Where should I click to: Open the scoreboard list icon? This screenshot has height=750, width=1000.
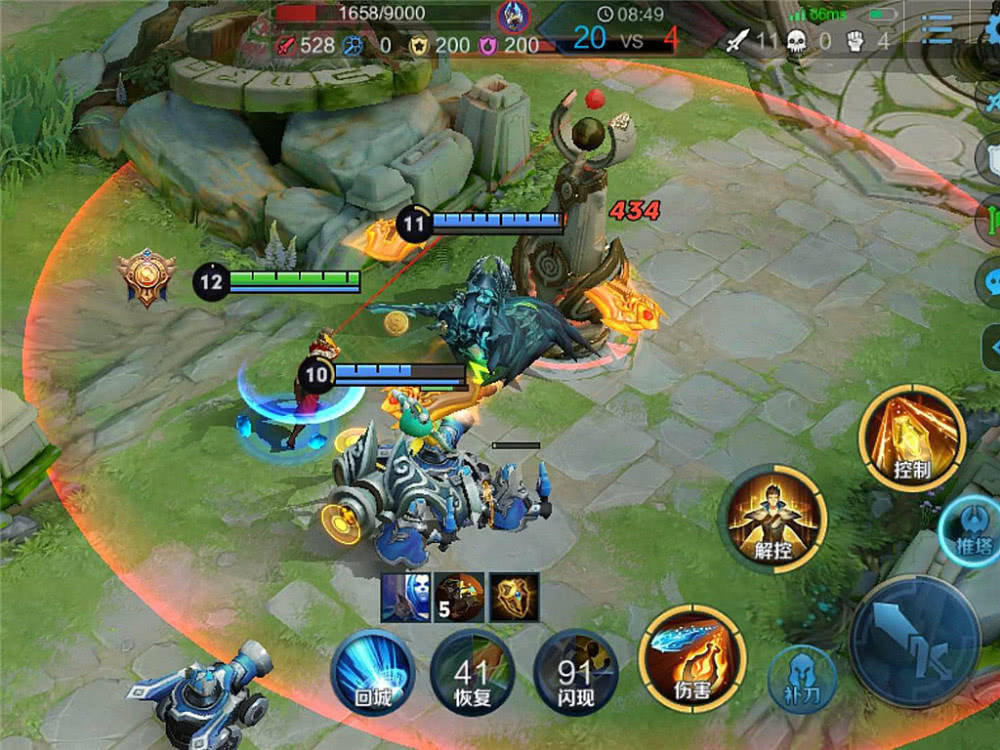pyautogui.click(x=937, y=30)
